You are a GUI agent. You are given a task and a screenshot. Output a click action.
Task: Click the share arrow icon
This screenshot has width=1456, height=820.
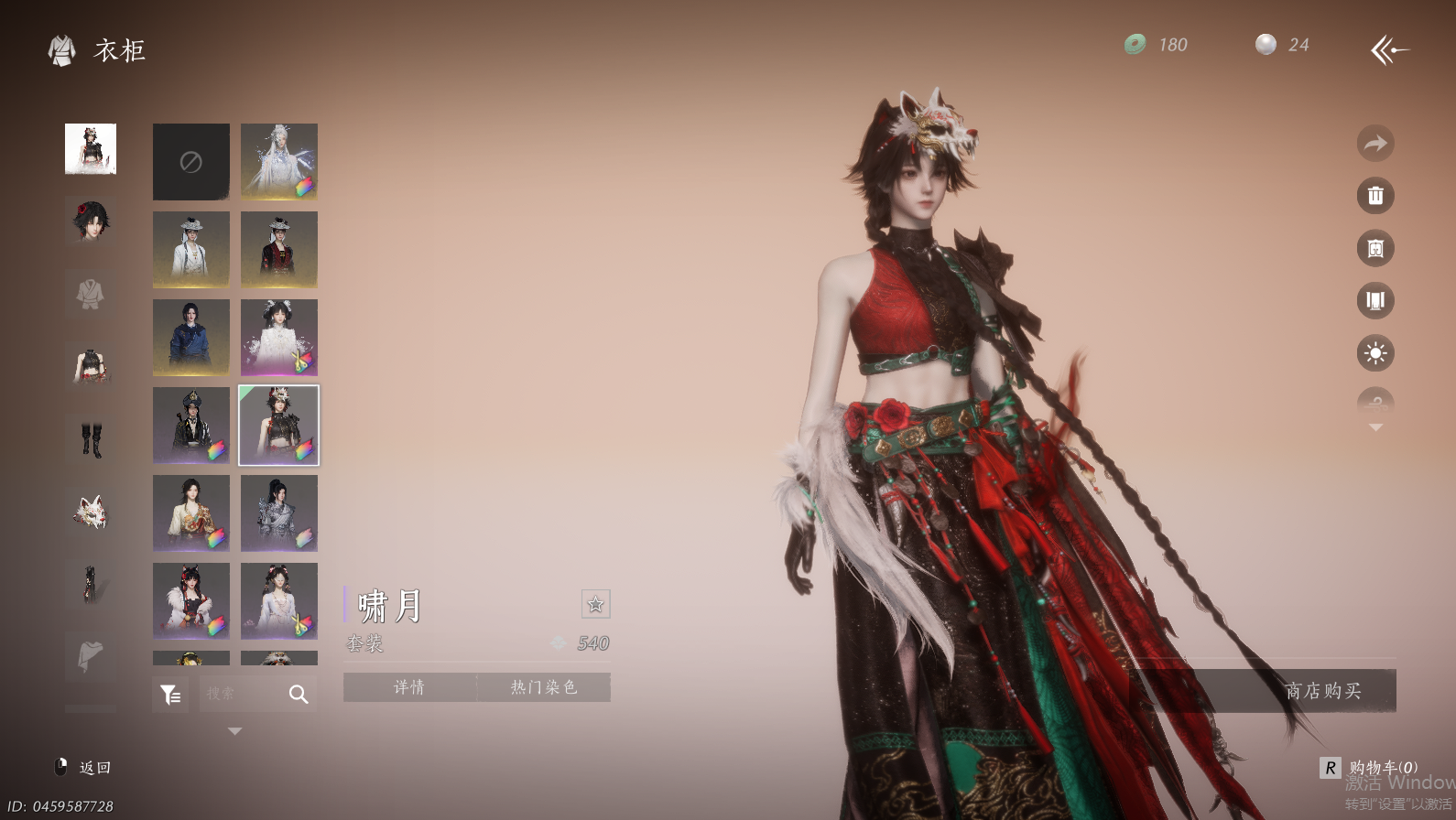(1375, 144)
